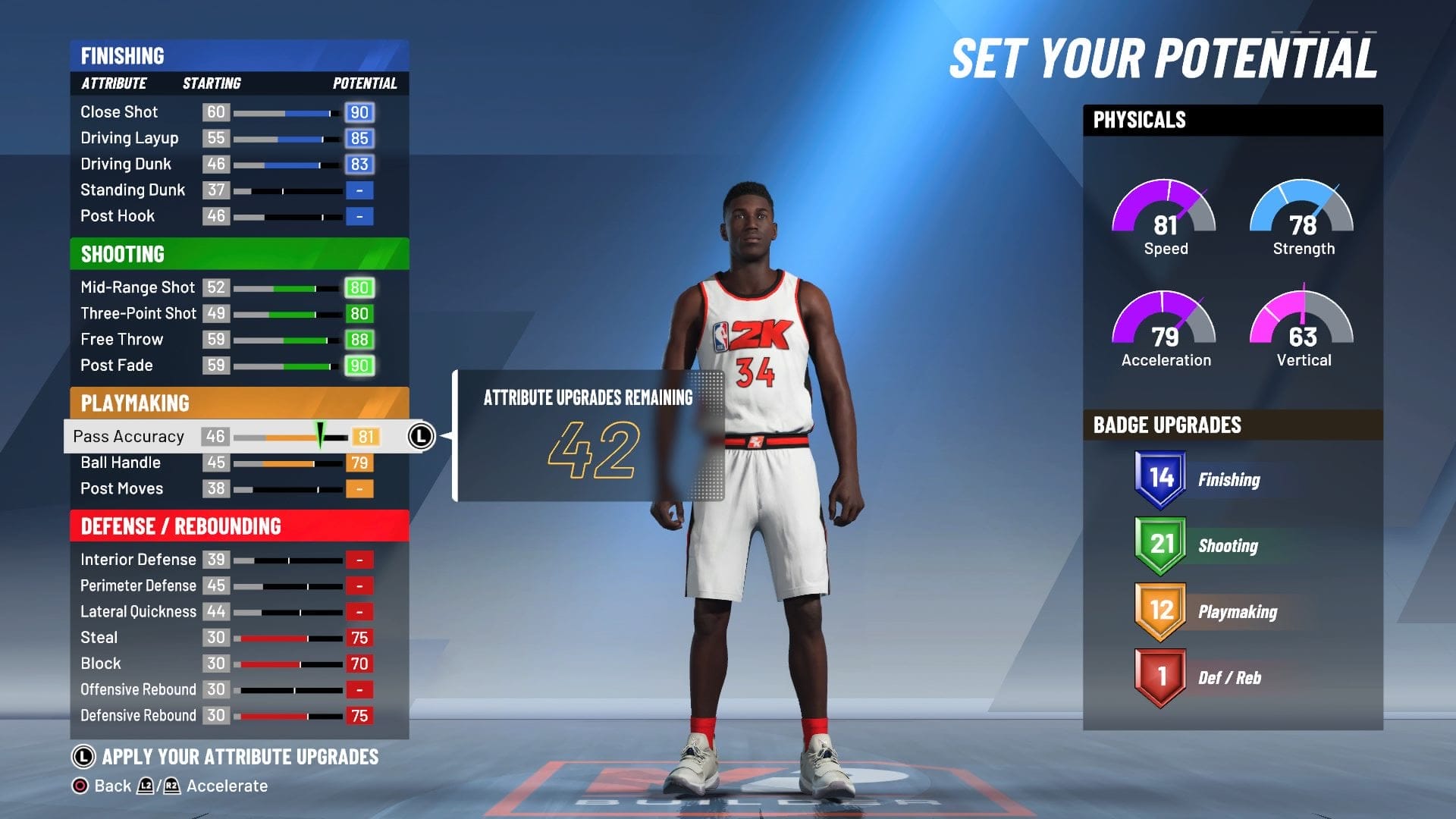Image resolution: width=1456 pixels, height=819 pixels.
Task: Choose the Defensive Rebound attribute row
Action: [227, 716]
